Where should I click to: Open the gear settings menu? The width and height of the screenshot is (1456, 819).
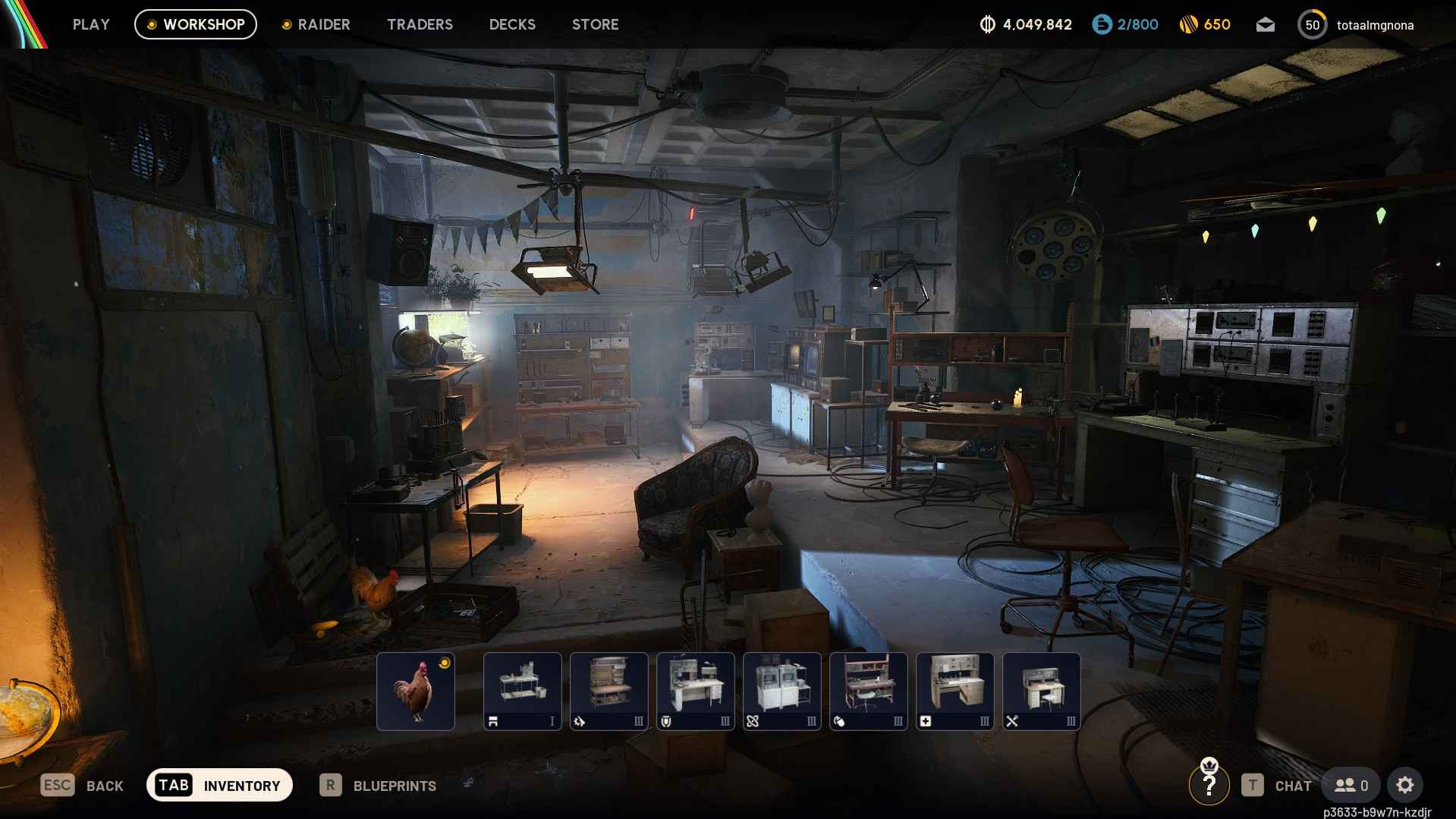pyautogui.click(x=1404, y=785)
